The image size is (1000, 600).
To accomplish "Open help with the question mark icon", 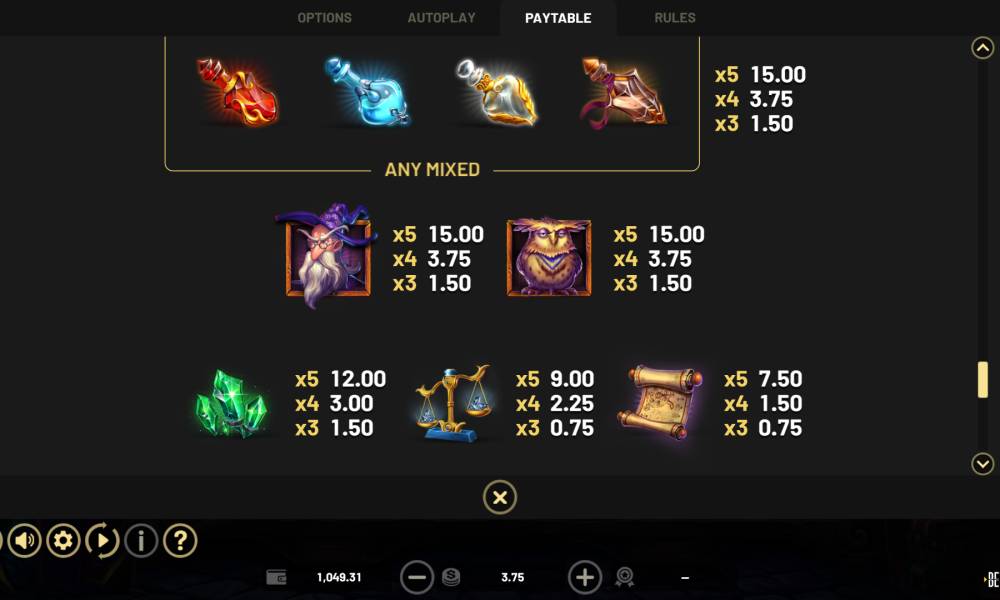I will click(180, 541).
